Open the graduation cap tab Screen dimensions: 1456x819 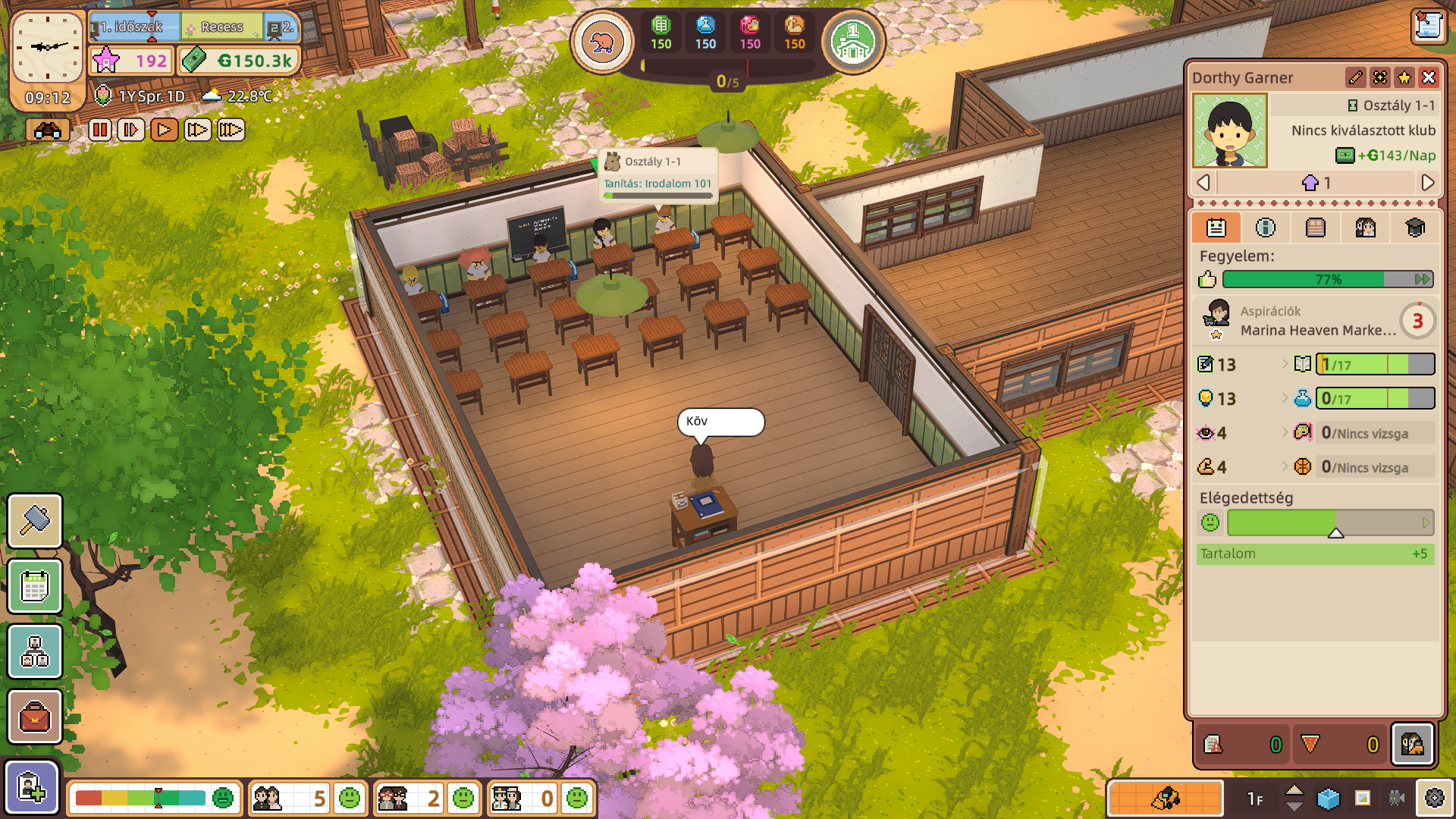(x=1415, y=227)
